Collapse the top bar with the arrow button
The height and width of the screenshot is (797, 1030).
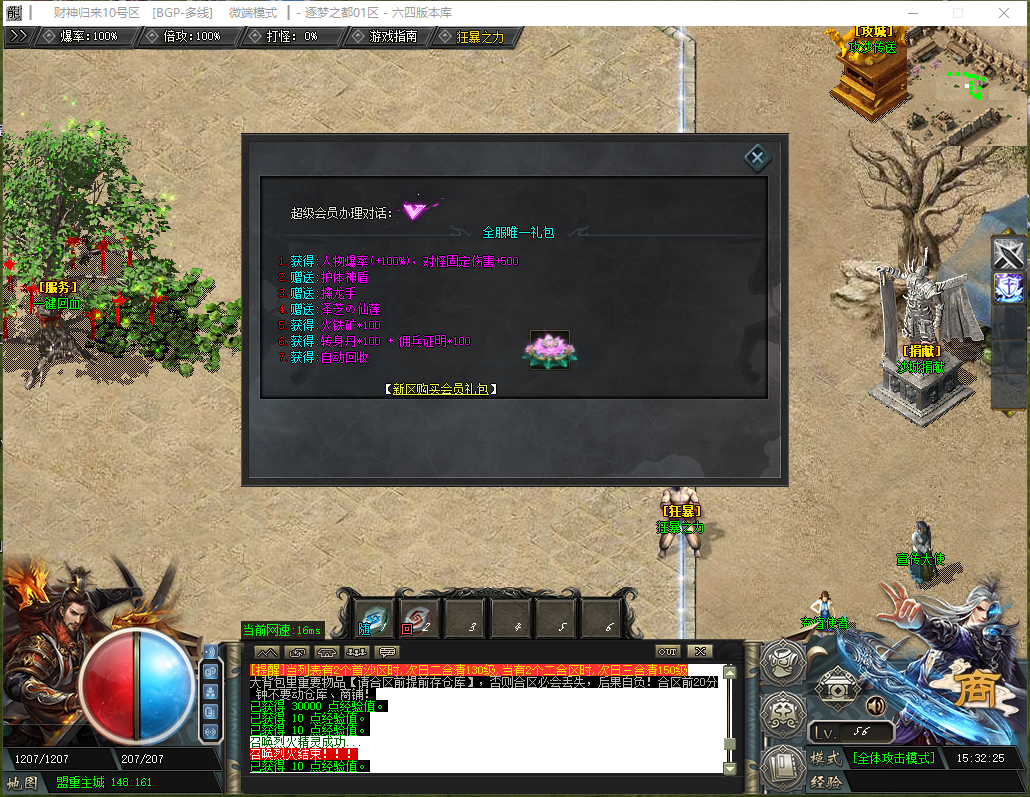[x=17, y=35]
